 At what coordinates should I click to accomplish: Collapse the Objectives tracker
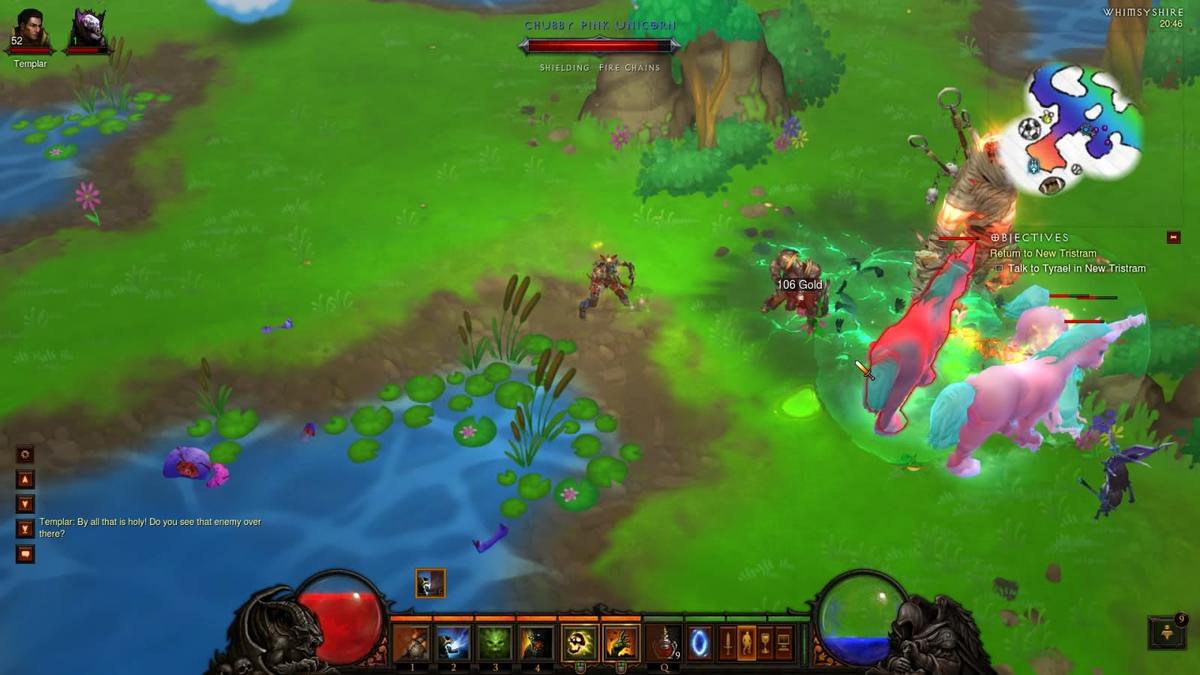pyautogui.click(x=1174, y=237)
